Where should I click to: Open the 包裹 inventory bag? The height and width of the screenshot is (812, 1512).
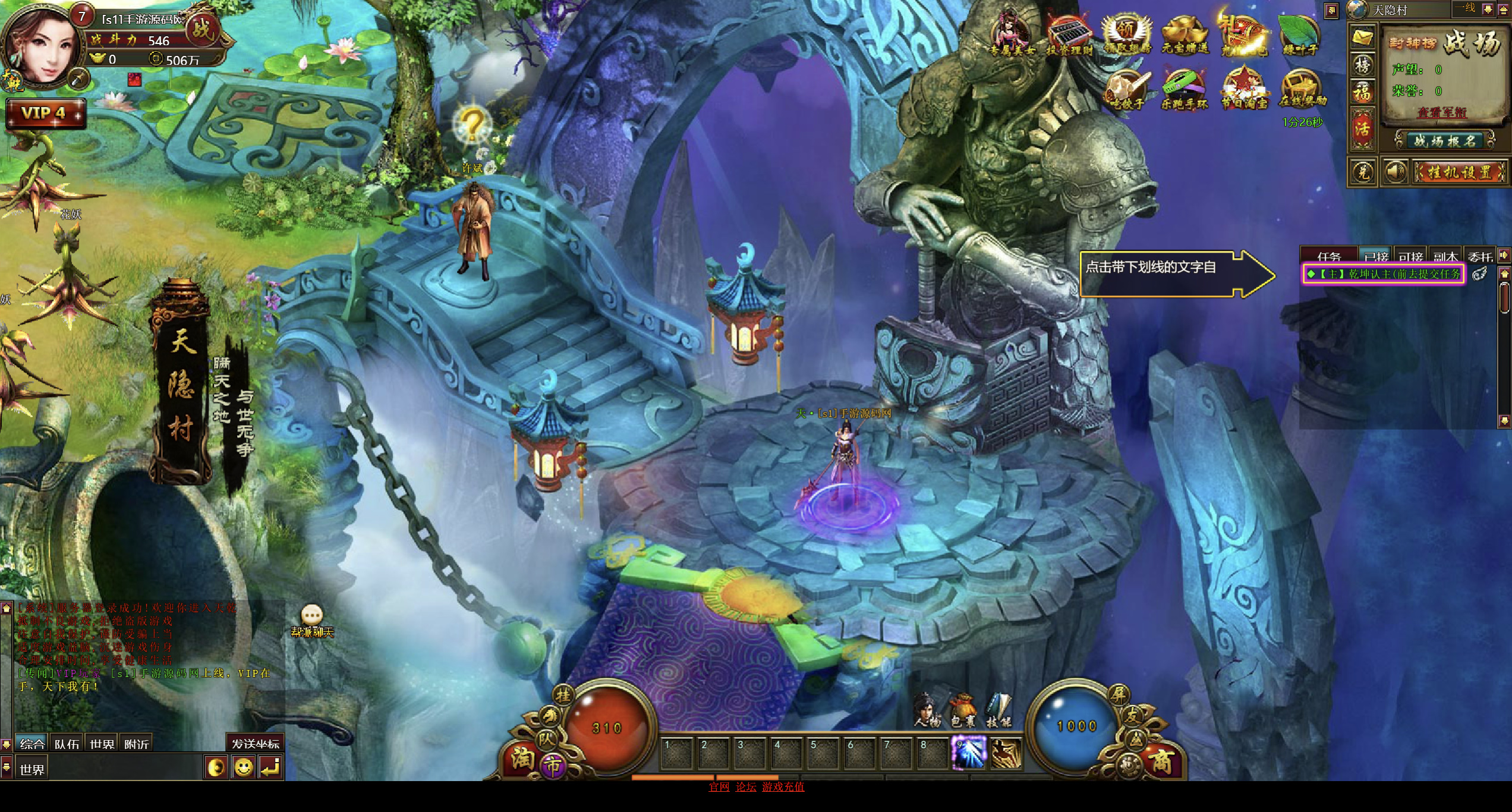[963, 710]
